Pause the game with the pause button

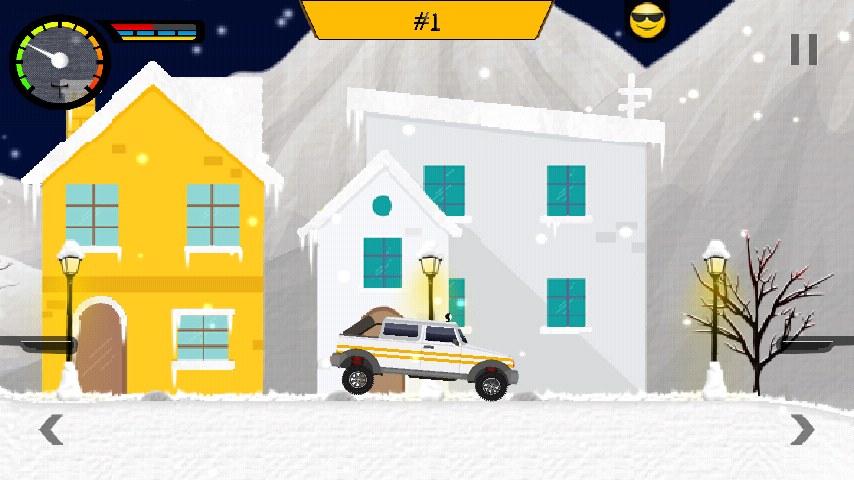[803, 49]
